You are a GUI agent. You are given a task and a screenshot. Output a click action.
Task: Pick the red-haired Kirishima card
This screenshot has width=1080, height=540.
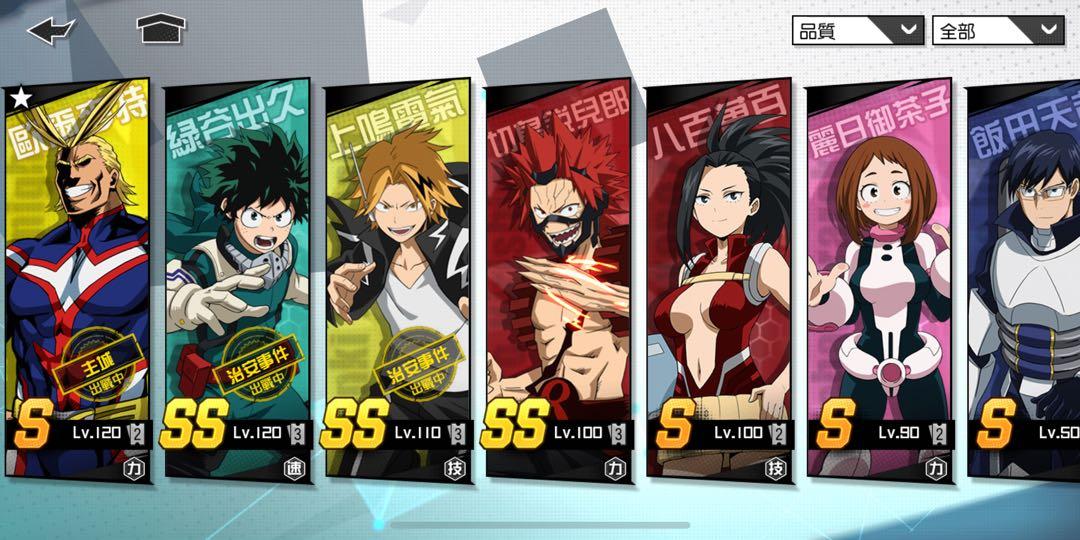(558, 280)
